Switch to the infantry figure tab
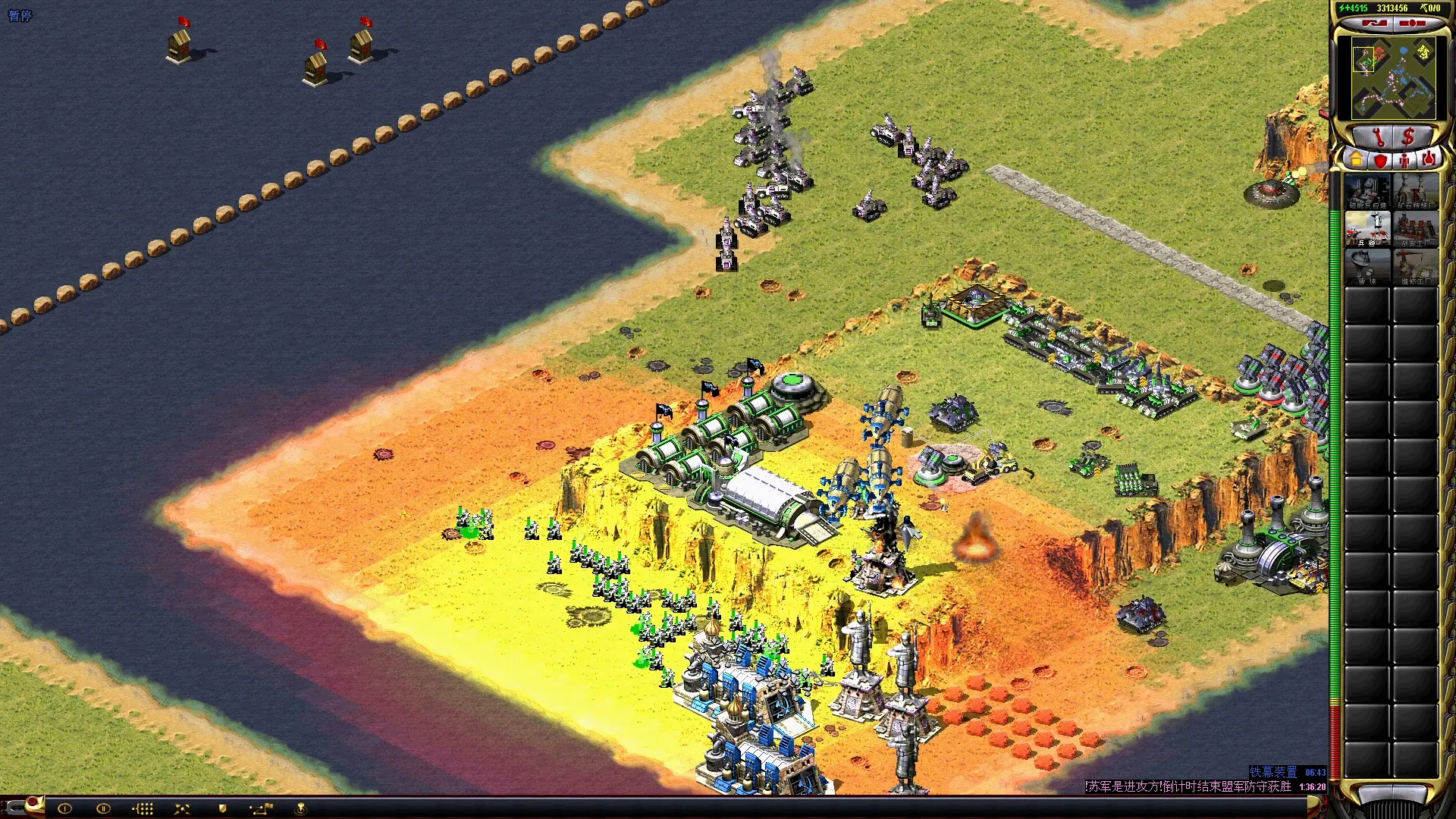The image size is (1456, 819). [x=1404, y=160]
